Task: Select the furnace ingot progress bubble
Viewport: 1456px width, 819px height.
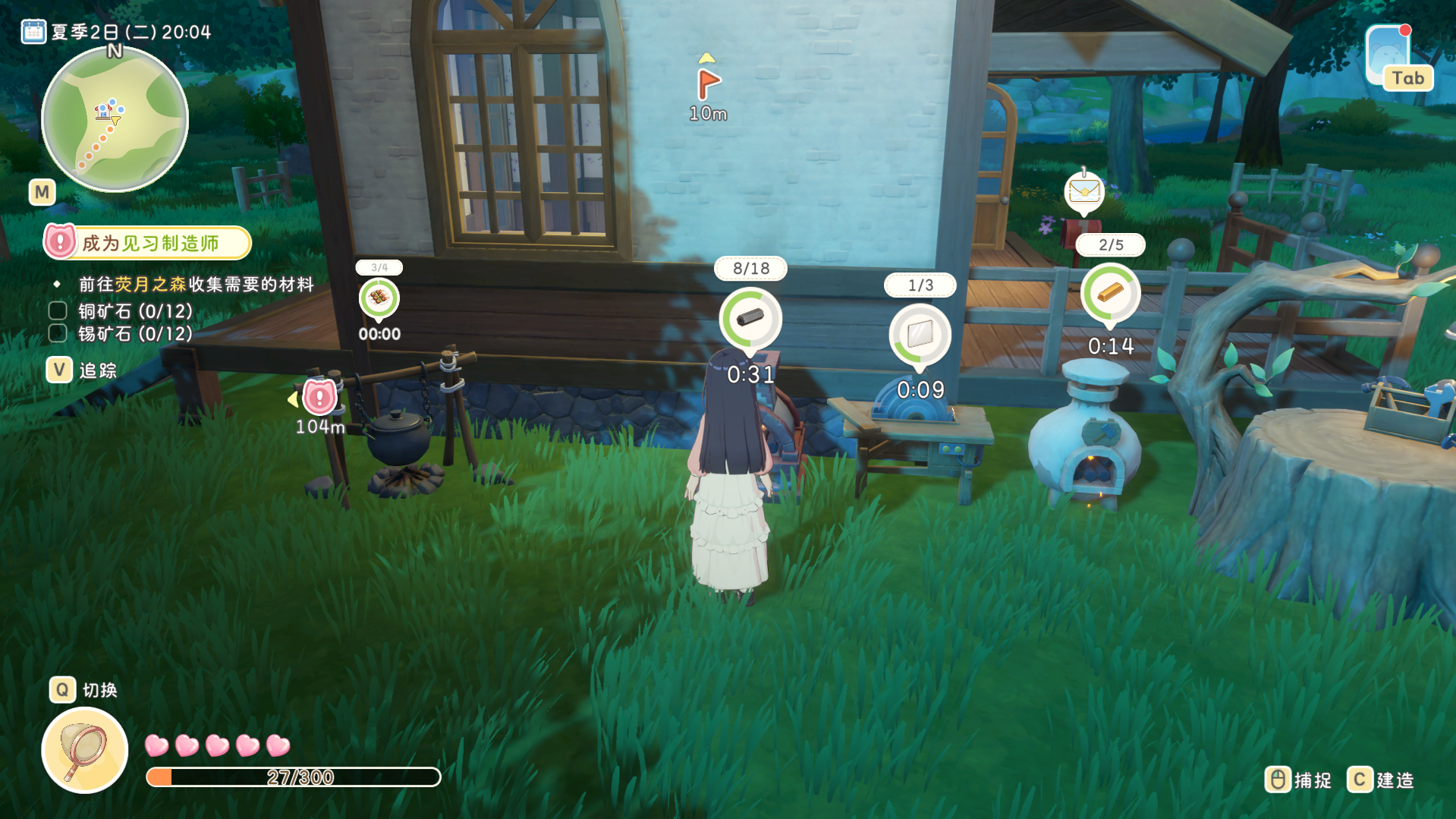Action: 1110,293
